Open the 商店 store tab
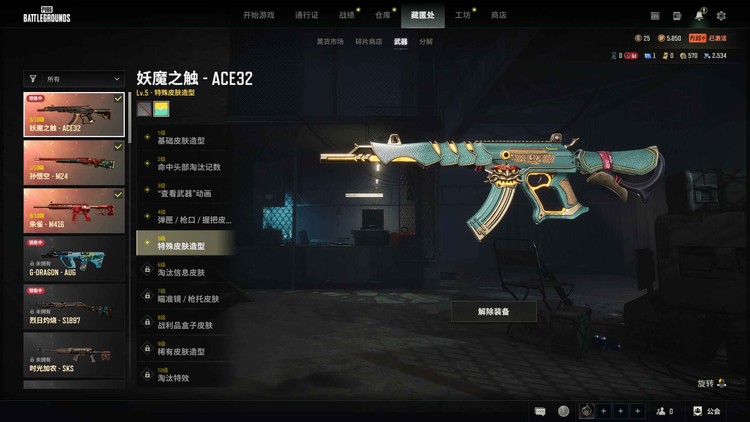 [498, 15]
